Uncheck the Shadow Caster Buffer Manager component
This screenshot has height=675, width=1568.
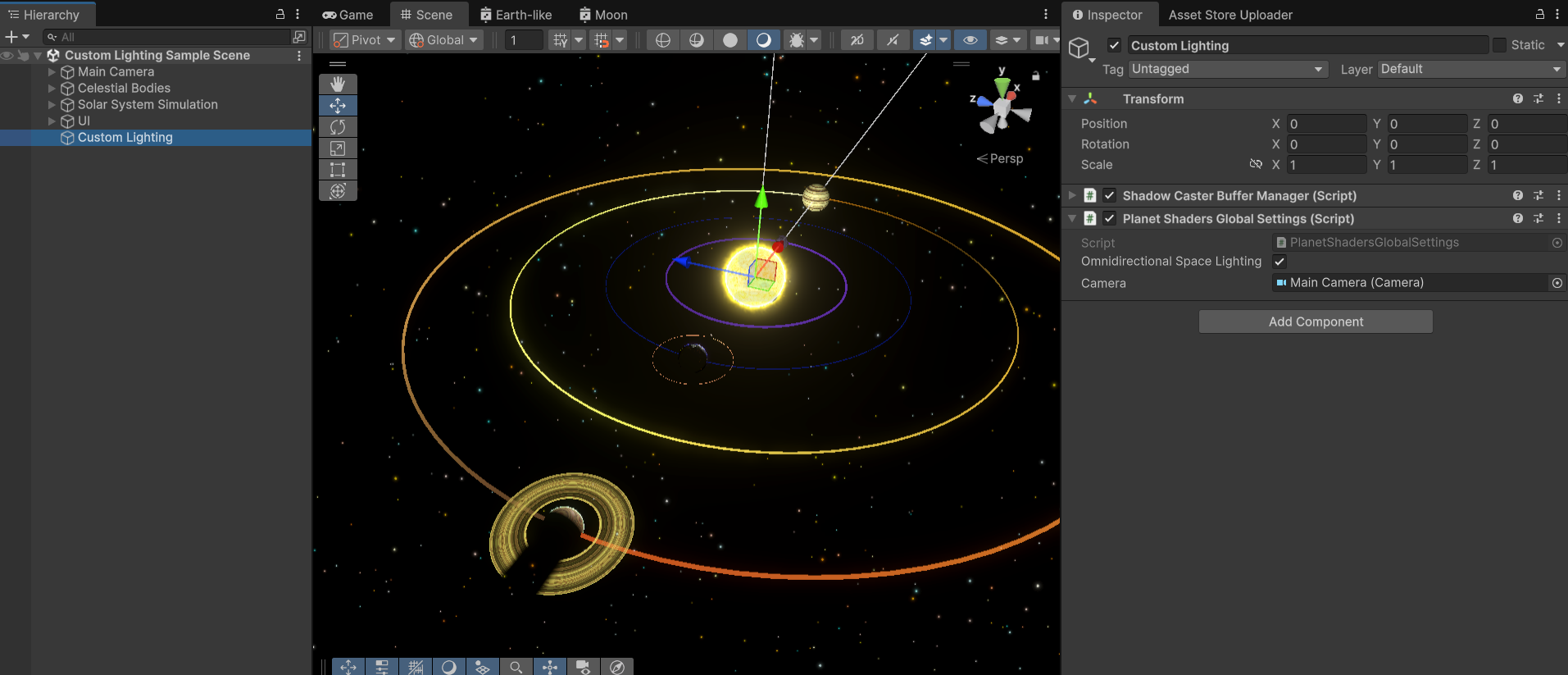(1110, 195)
